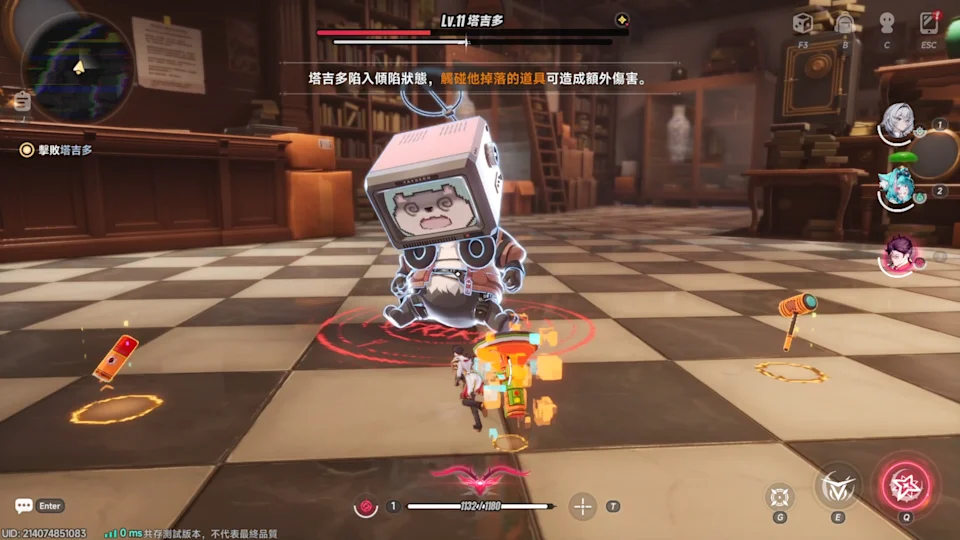The width and height of the screenshot is (960, 540).
Task: Open the dice cube menu icon
Action: [802, 23]
